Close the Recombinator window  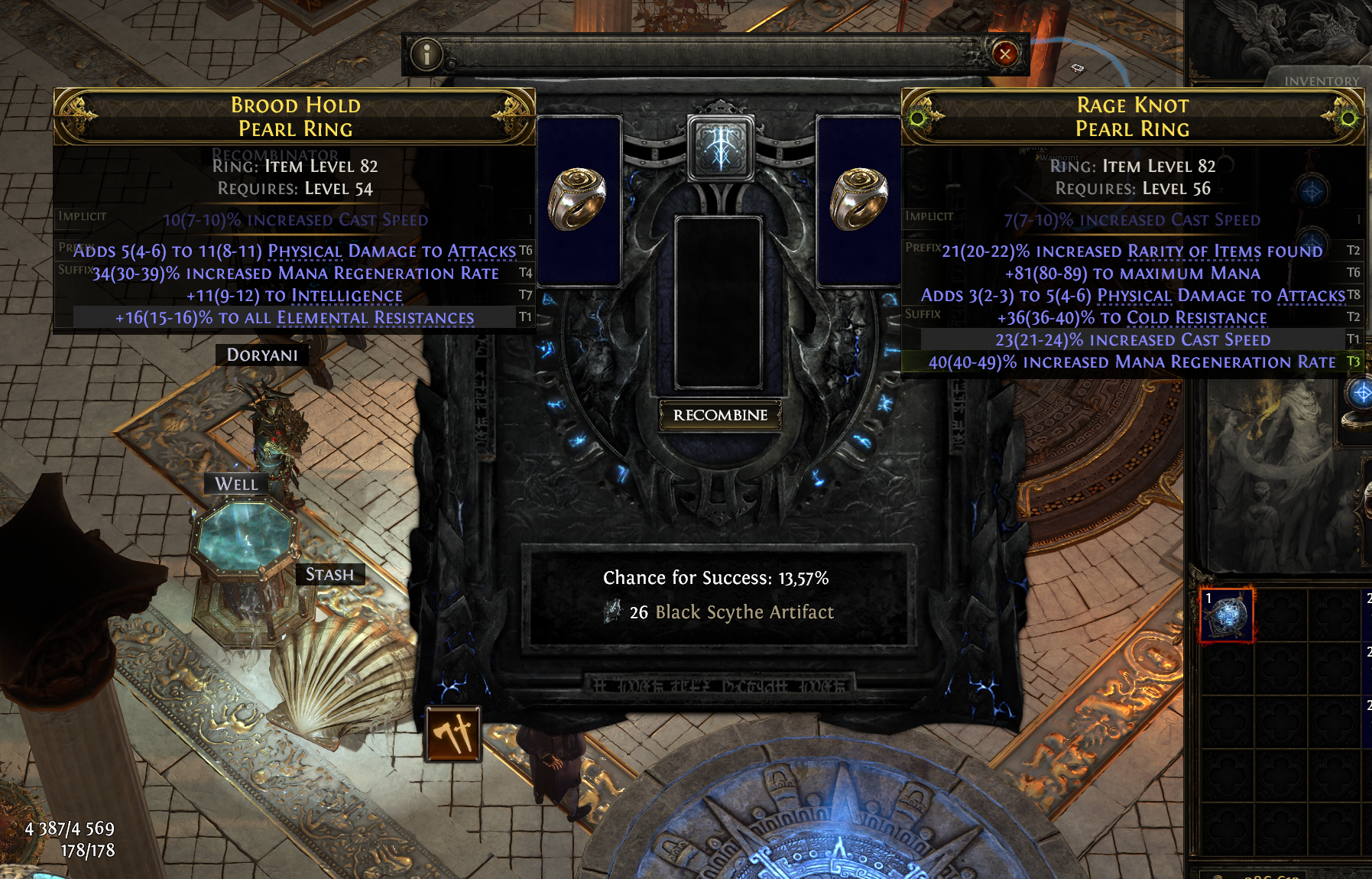[x=1004, y=54]
